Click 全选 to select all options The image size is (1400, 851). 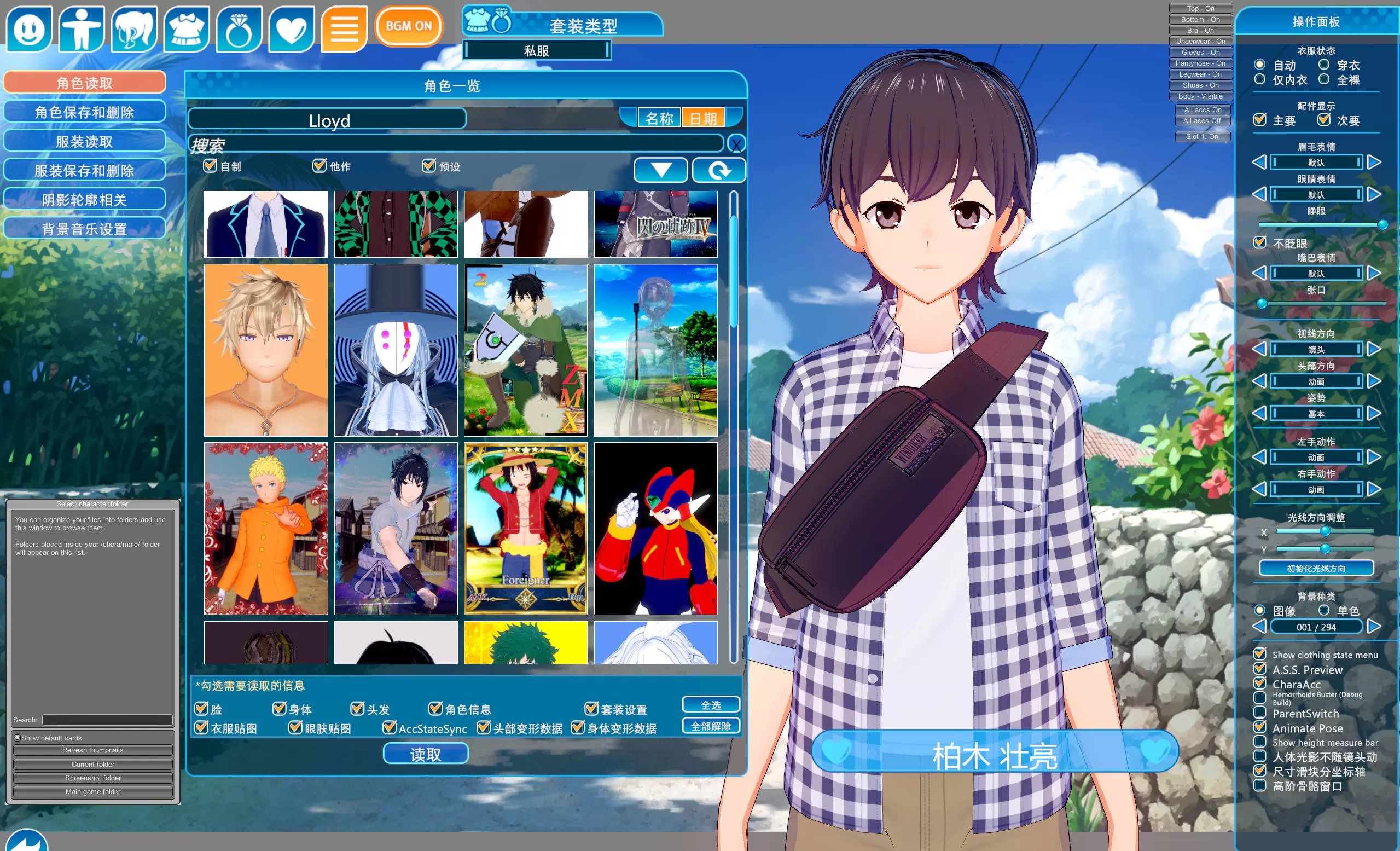[710, 705]
